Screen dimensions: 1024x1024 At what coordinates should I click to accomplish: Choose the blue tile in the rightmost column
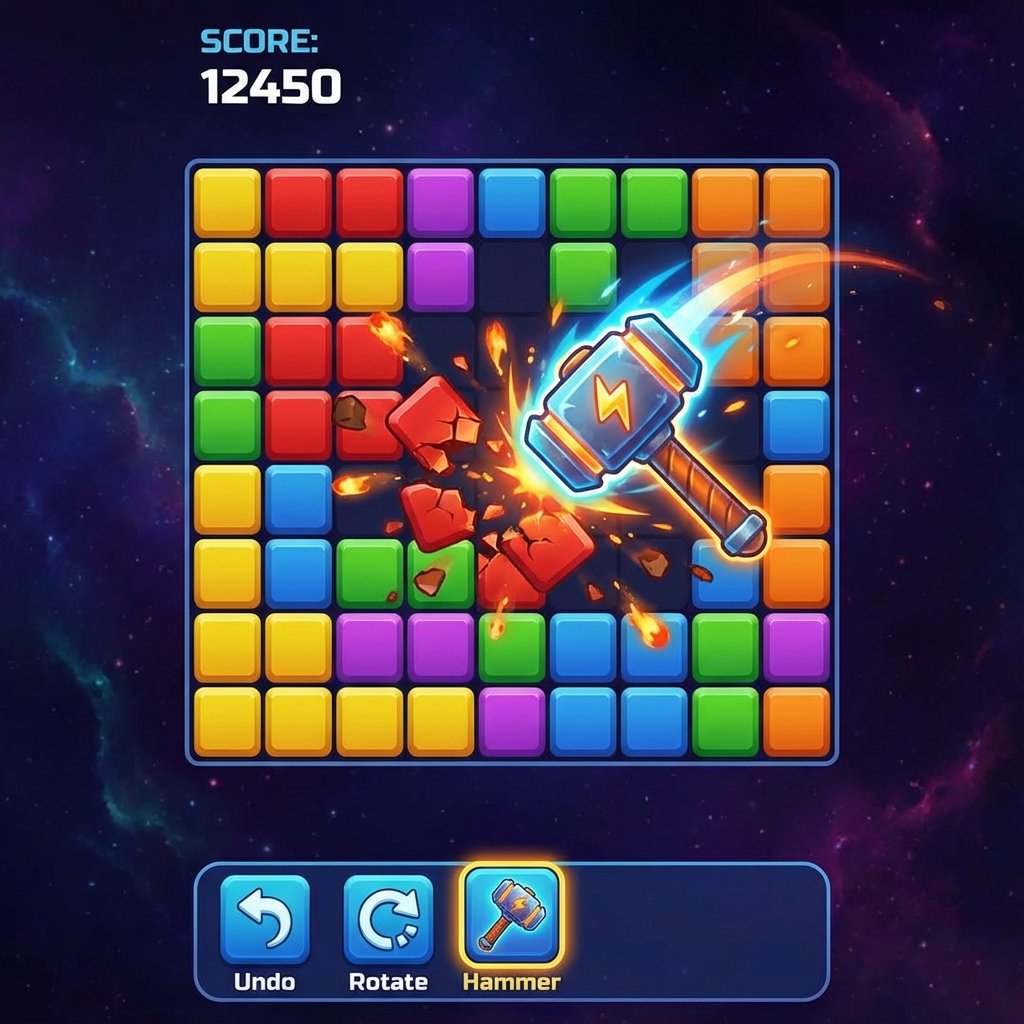click(x=797, y=424)
